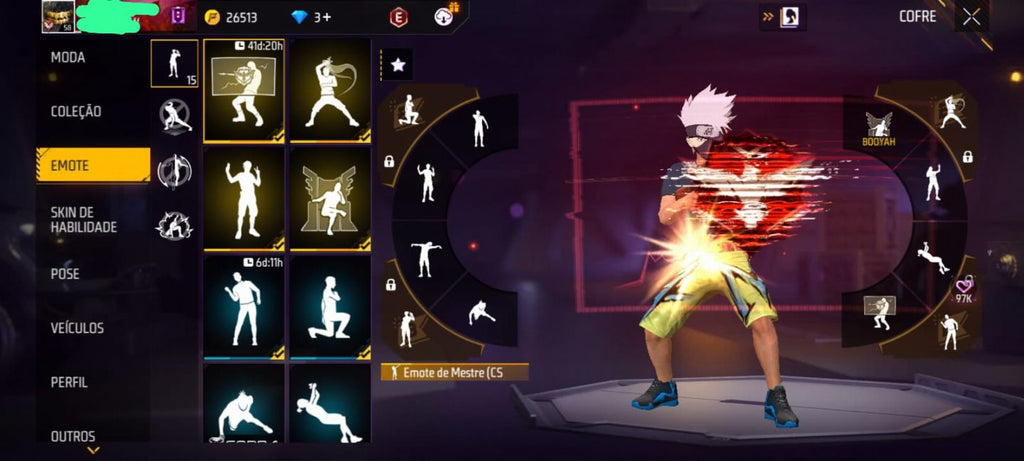Open the emote sub-tab showing 15

coord(174,64)
